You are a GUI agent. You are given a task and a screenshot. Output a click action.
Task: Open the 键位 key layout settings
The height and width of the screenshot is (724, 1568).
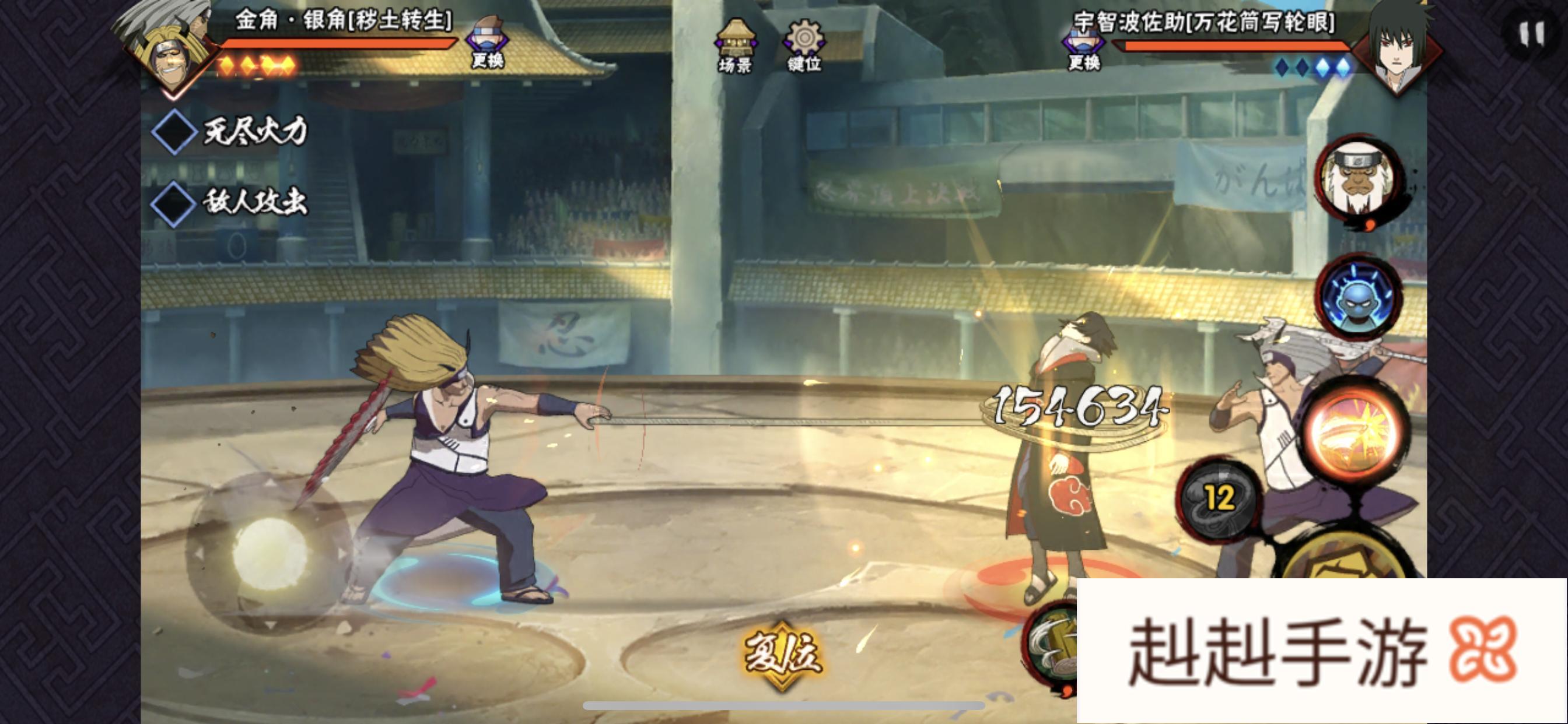pos(804,44)
